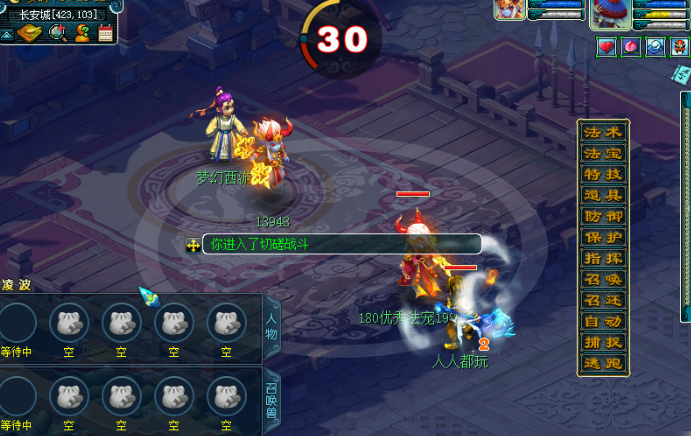This screenshot has height=436, width=691.
Task: Click the pink peach status icon
Action: [631, 47]
